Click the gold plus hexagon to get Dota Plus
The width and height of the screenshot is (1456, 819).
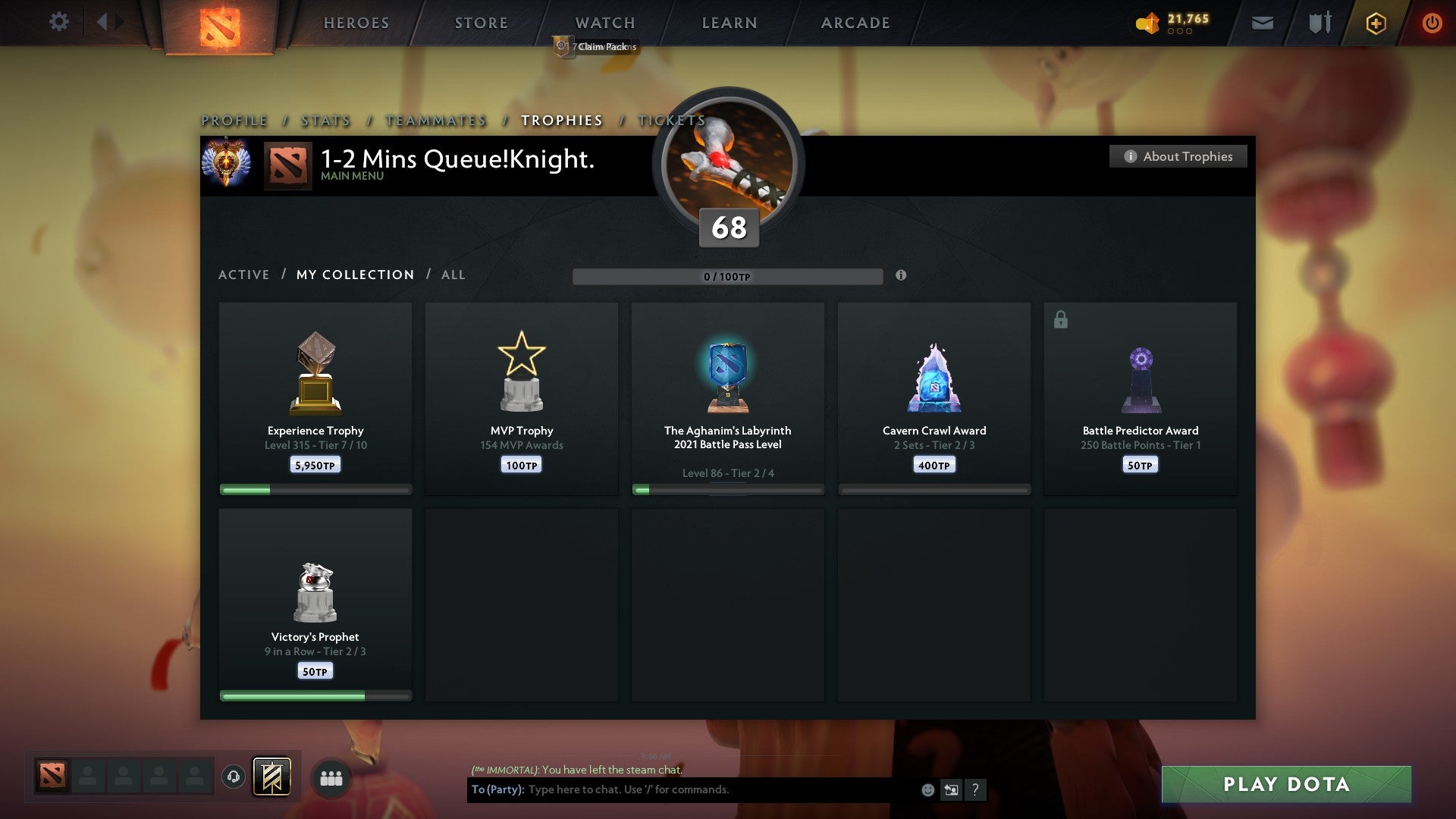pyautogui.click(x=1375, y=23)
